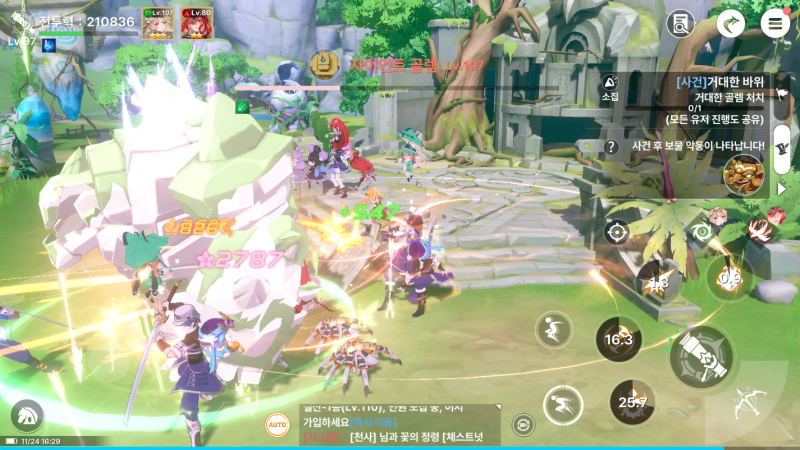Activate the jump action button
The image size is (800, 450).
pyautogui.click(x=553, y=329)
